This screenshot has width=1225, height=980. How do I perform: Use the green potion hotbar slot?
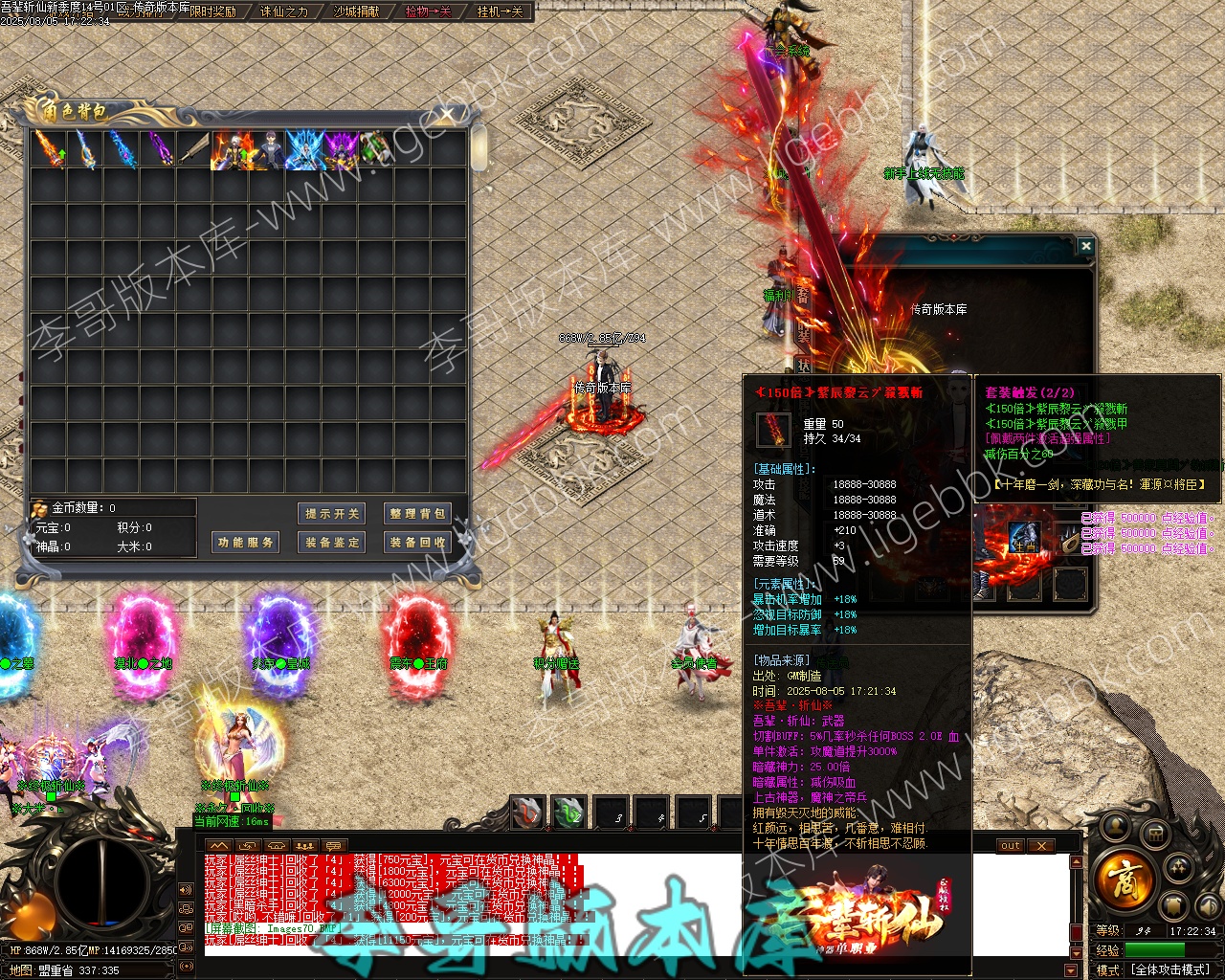coord(569,813)
